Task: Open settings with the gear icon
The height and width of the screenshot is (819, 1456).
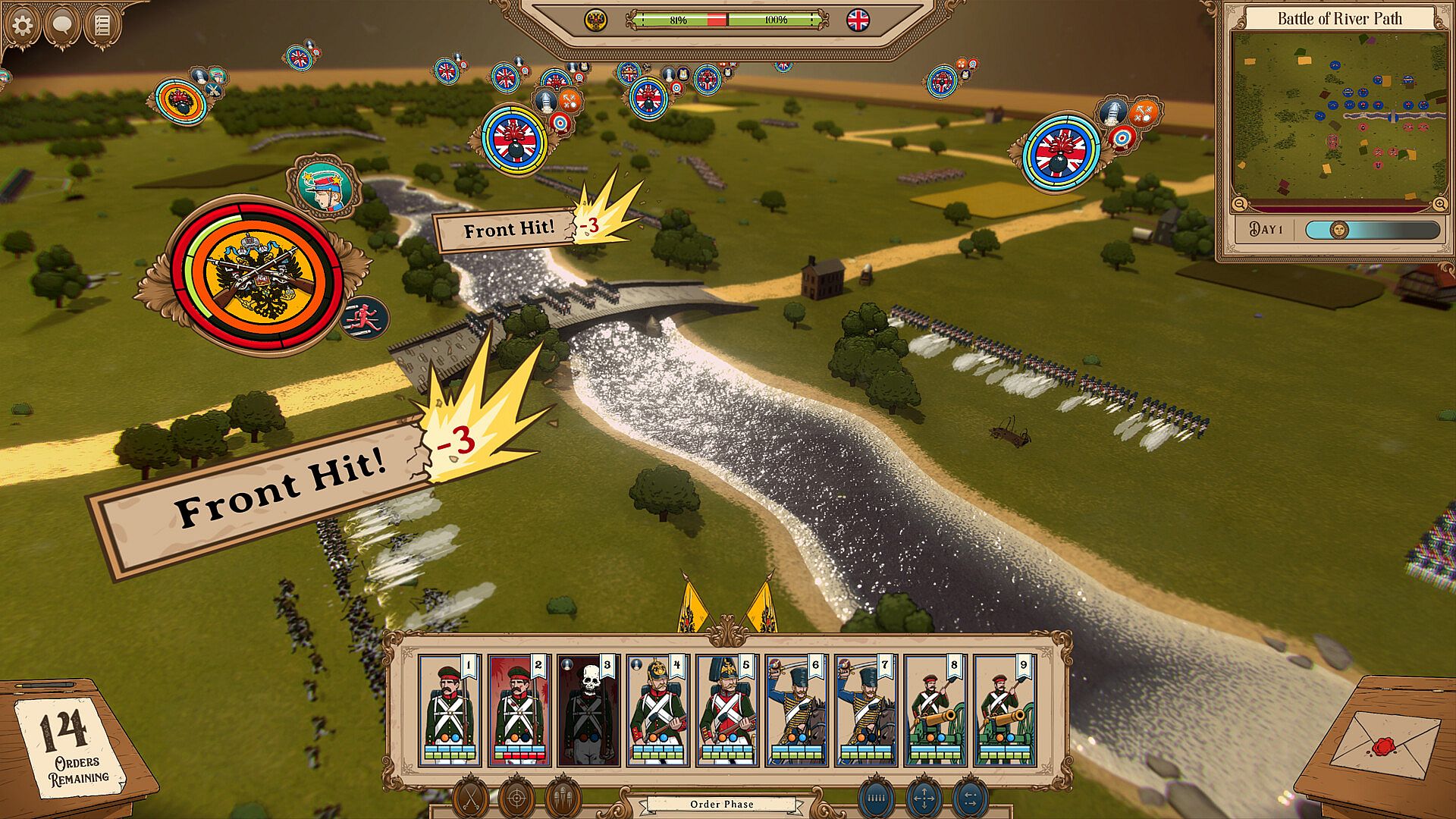Action: (x=22, y=25)
